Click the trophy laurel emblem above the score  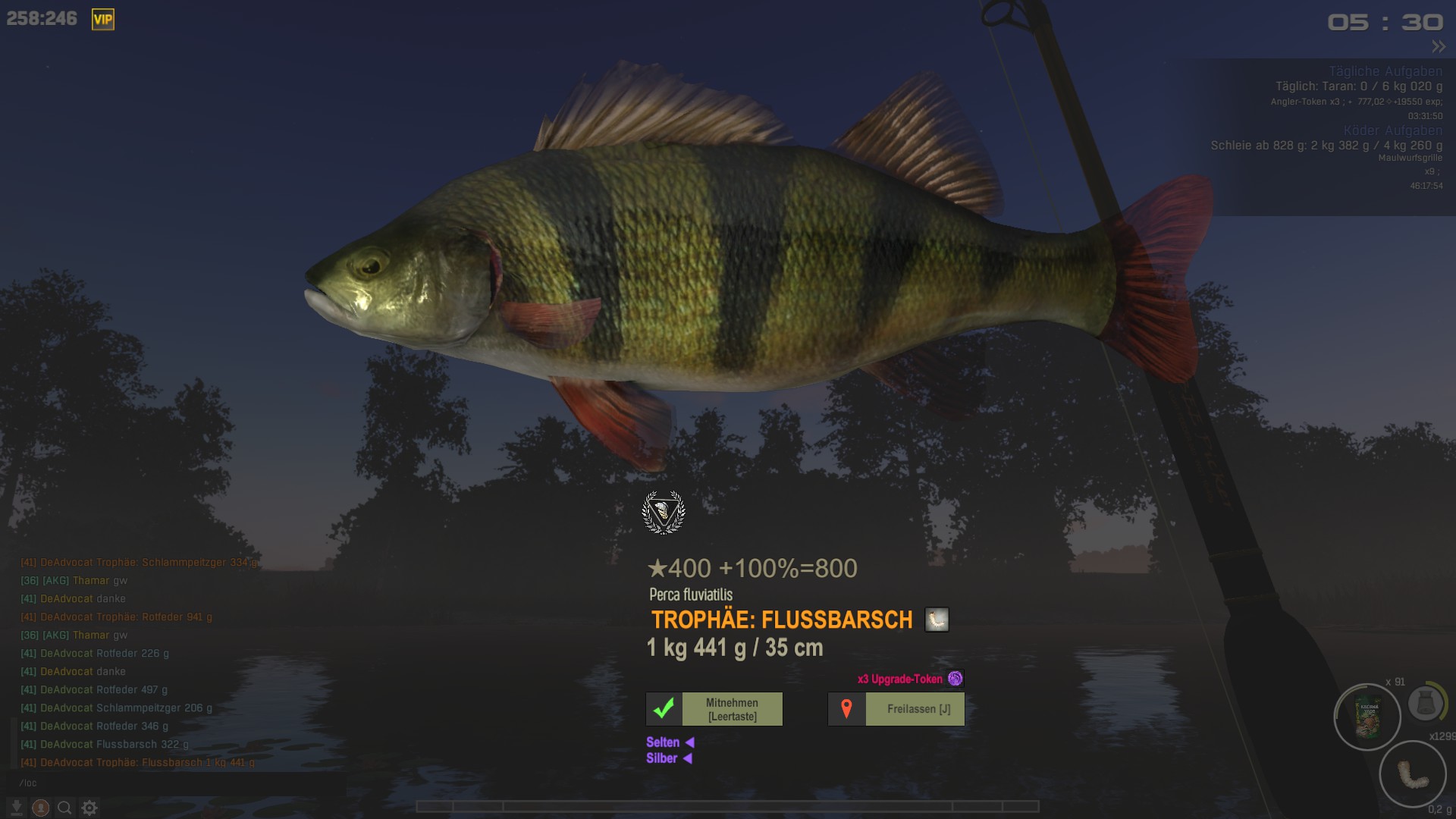(664, 513)
